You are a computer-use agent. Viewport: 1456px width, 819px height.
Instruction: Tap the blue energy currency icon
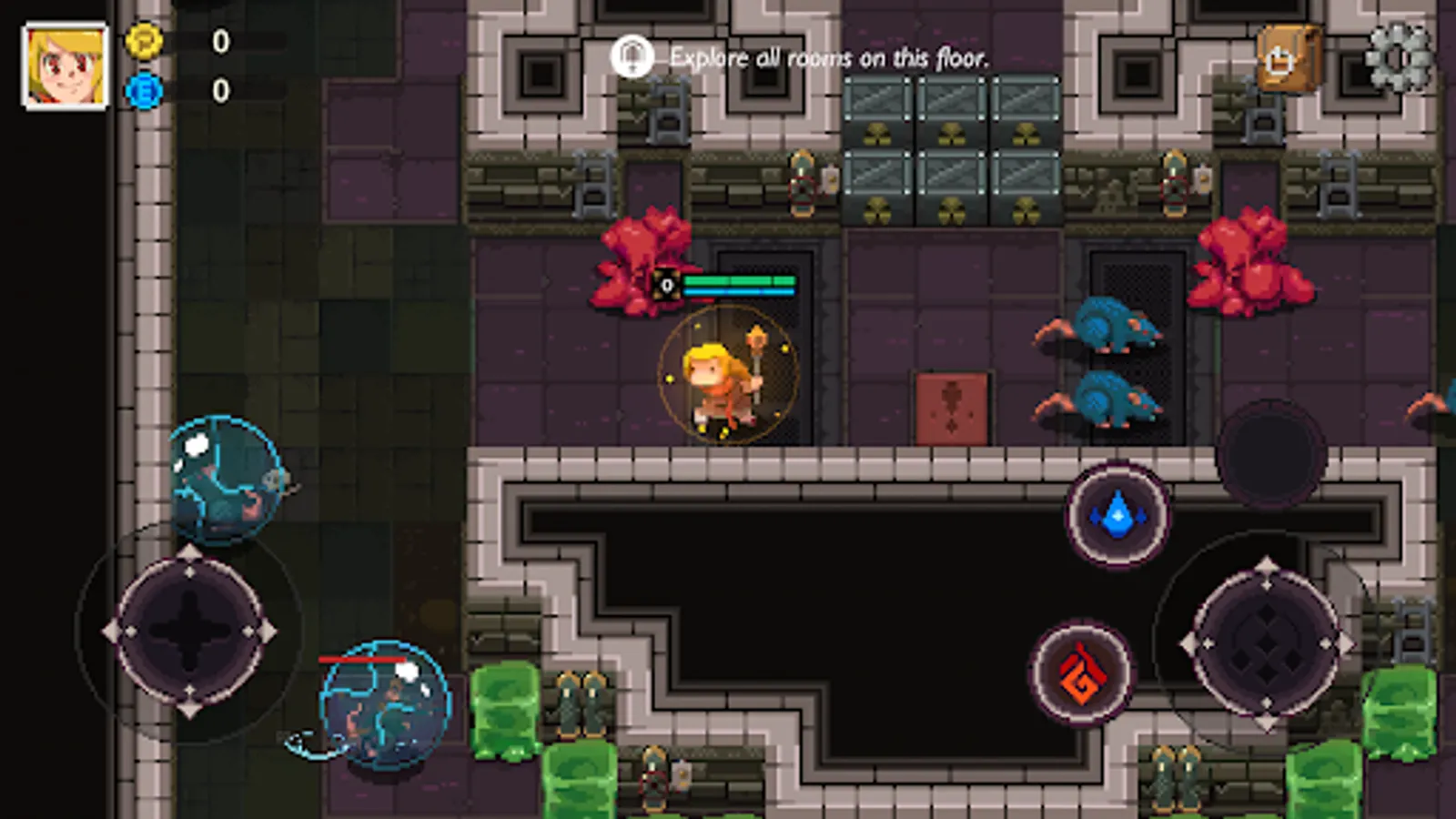tap(146, 91)
